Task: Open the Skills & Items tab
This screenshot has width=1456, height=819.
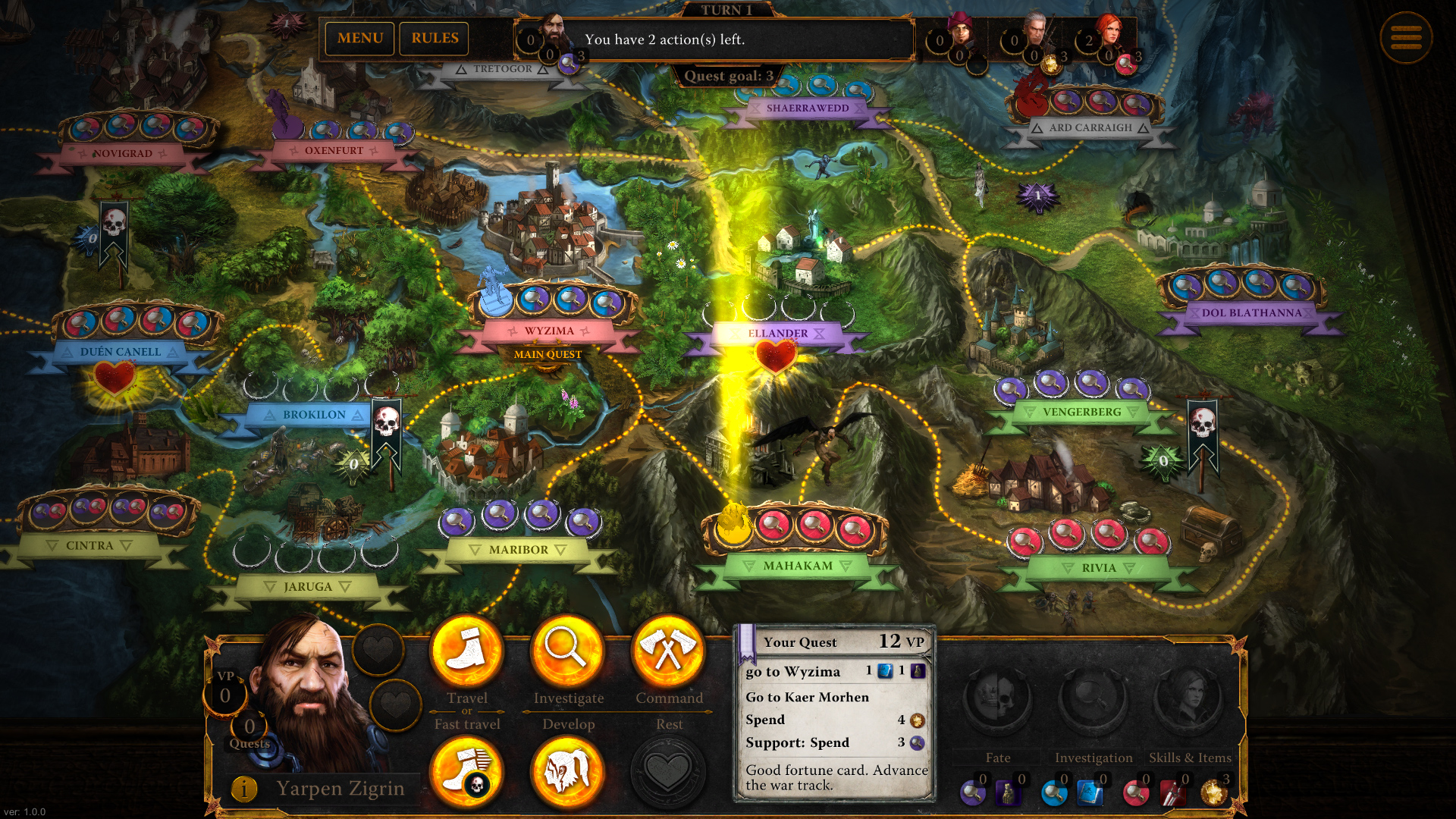Action: (x=1191, y=757)
